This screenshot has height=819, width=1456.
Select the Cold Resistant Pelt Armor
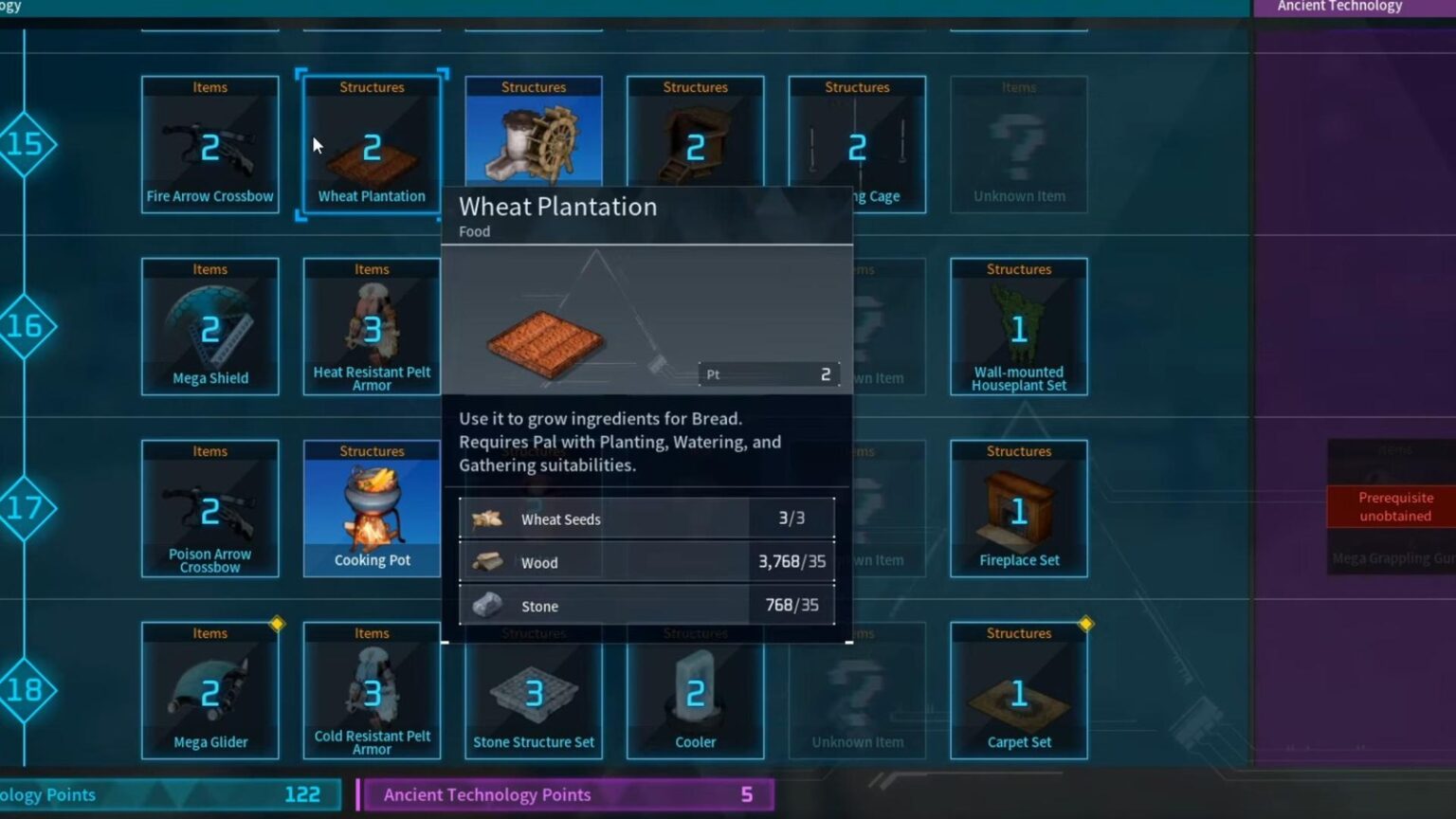372,692
